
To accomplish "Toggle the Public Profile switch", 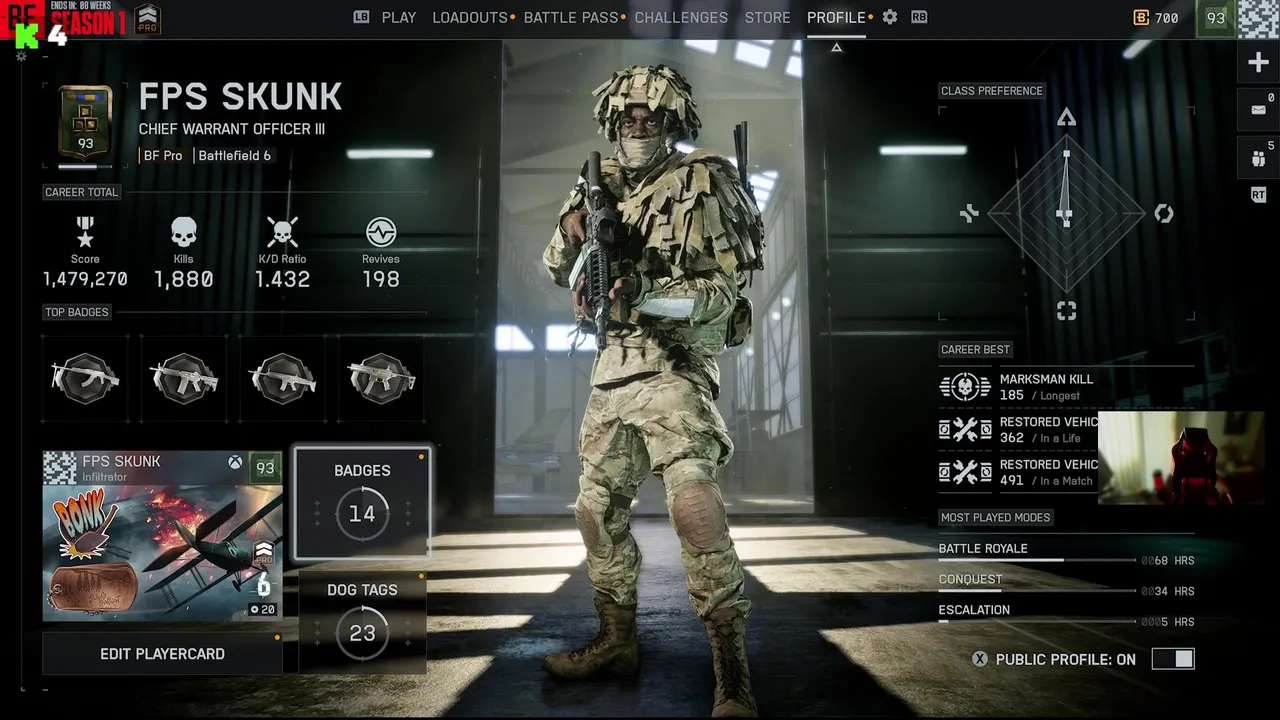I will point(1172,659).
